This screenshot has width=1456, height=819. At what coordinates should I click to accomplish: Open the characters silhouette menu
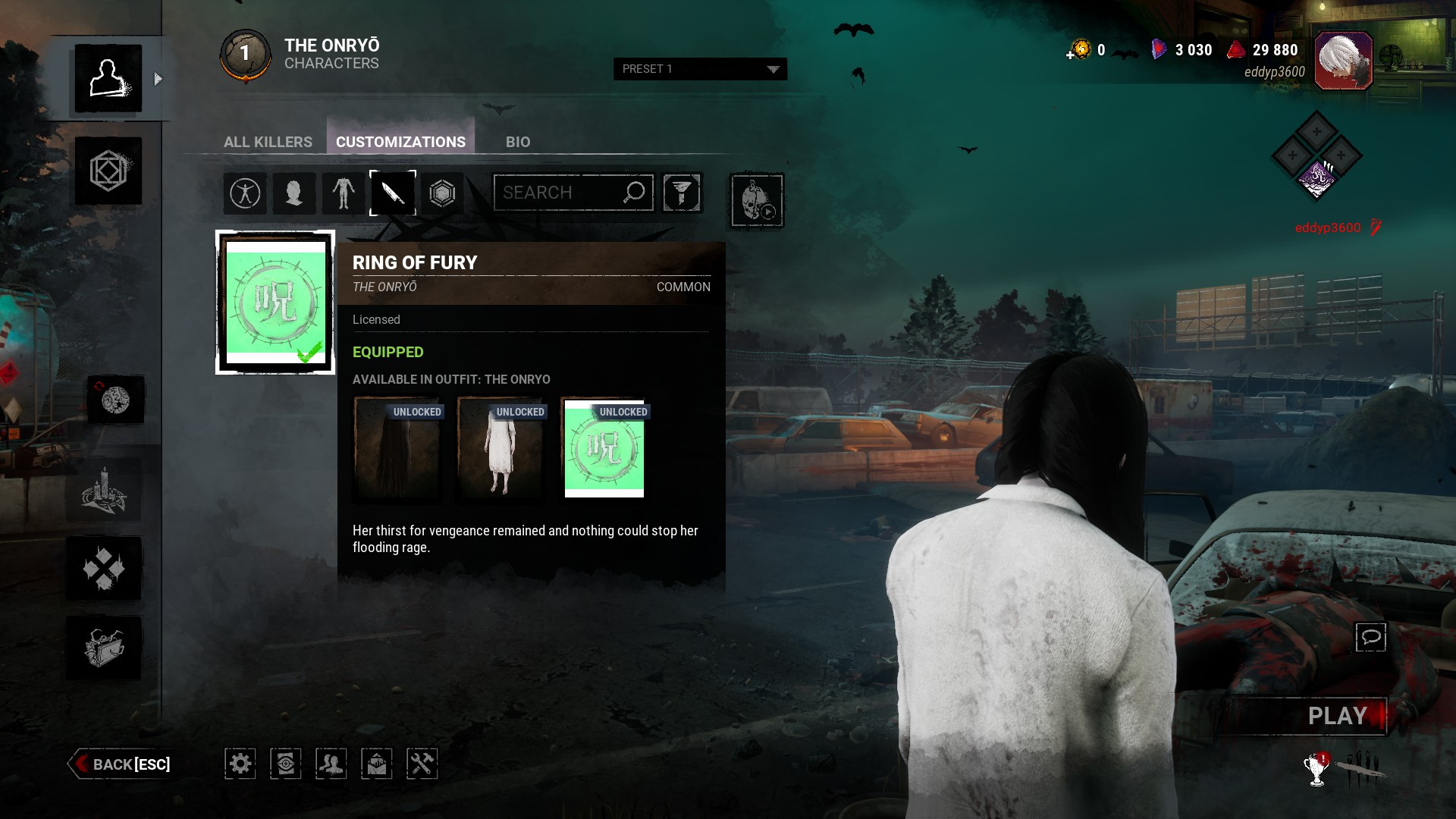108,79
